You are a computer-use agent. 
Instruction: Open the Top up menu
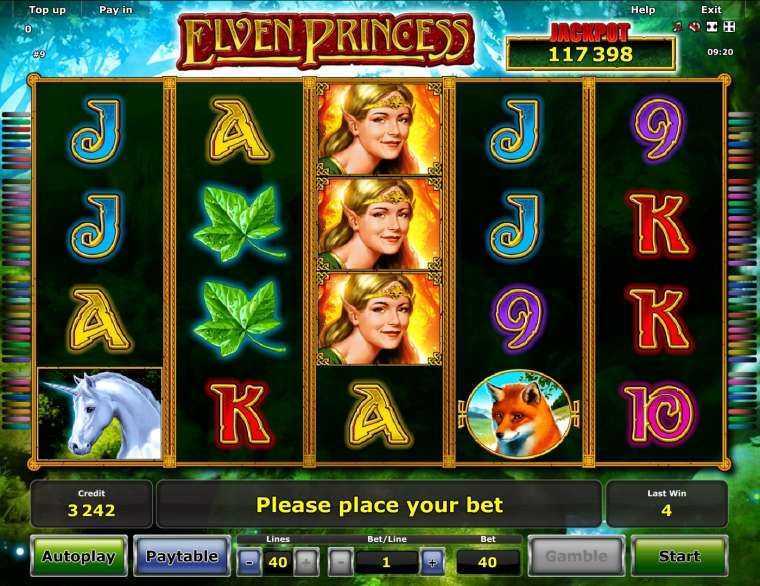[x=47, y=10]
